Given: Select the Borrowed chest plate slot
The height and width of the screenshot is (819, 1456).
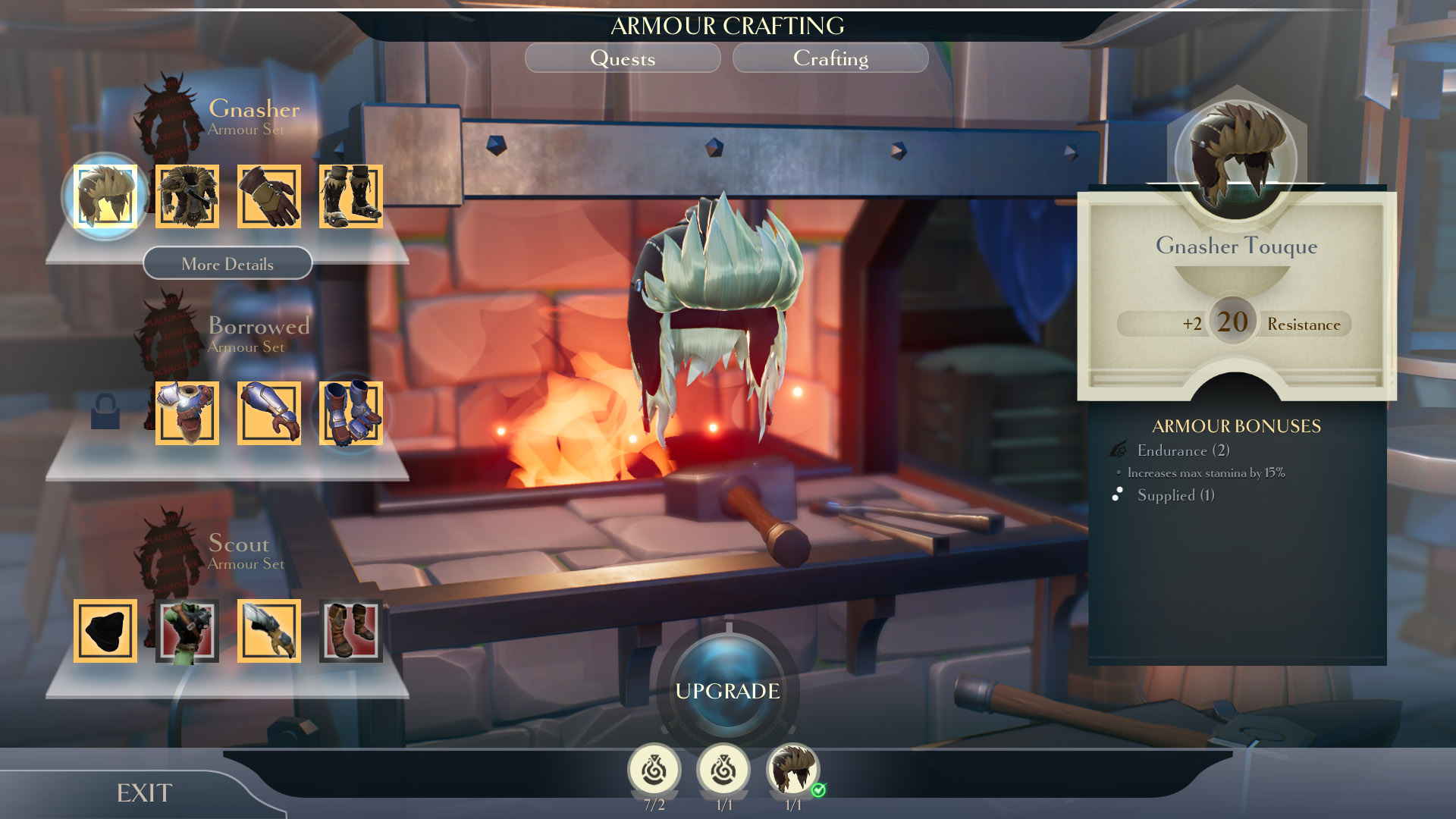Looking at the screenshot, I should [187, 413].
